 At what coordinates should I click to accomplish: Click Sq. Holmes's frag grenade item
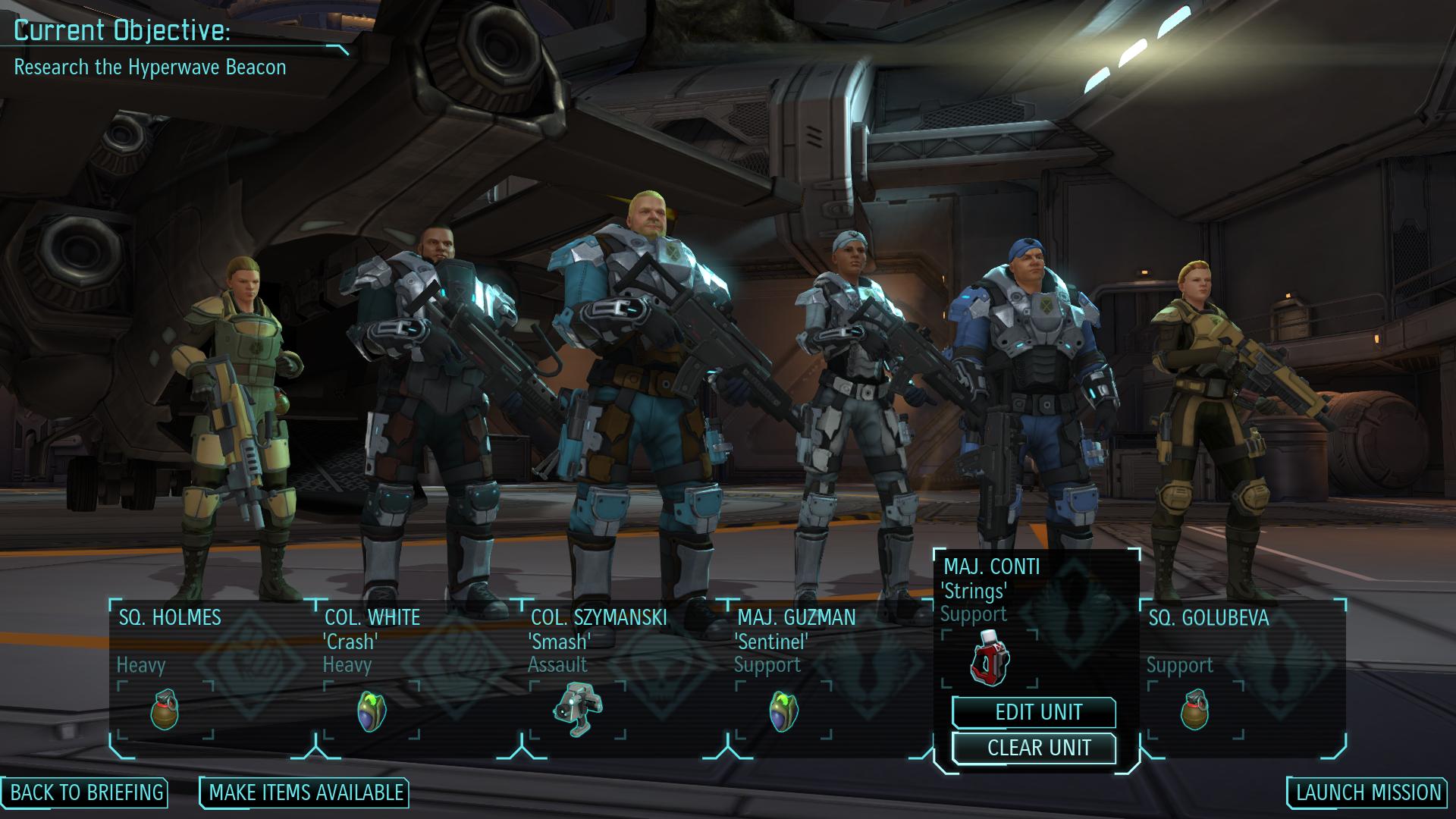pyautogui.click(x=165, y=710)
